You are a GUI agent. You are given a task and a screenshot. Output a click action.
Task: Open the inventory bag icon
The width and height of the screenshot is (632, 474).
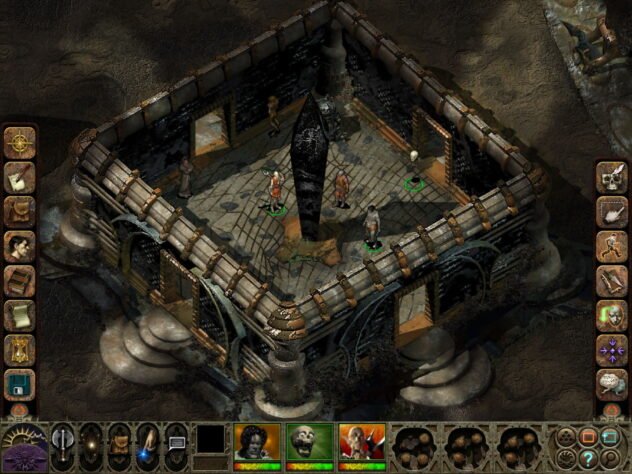coord(20,210)
